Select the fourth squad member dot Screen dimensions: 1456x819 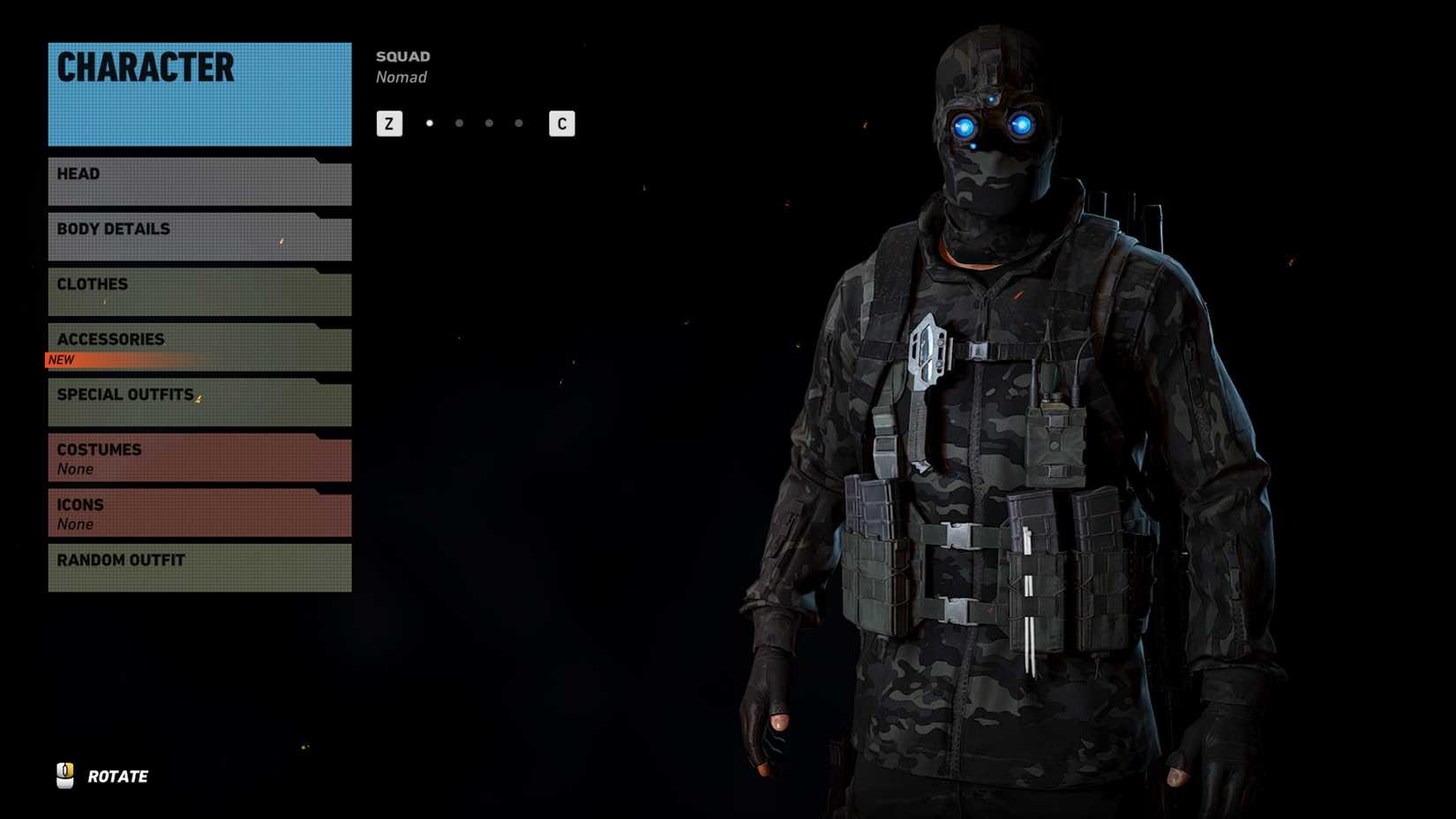(x=518, y=124)
